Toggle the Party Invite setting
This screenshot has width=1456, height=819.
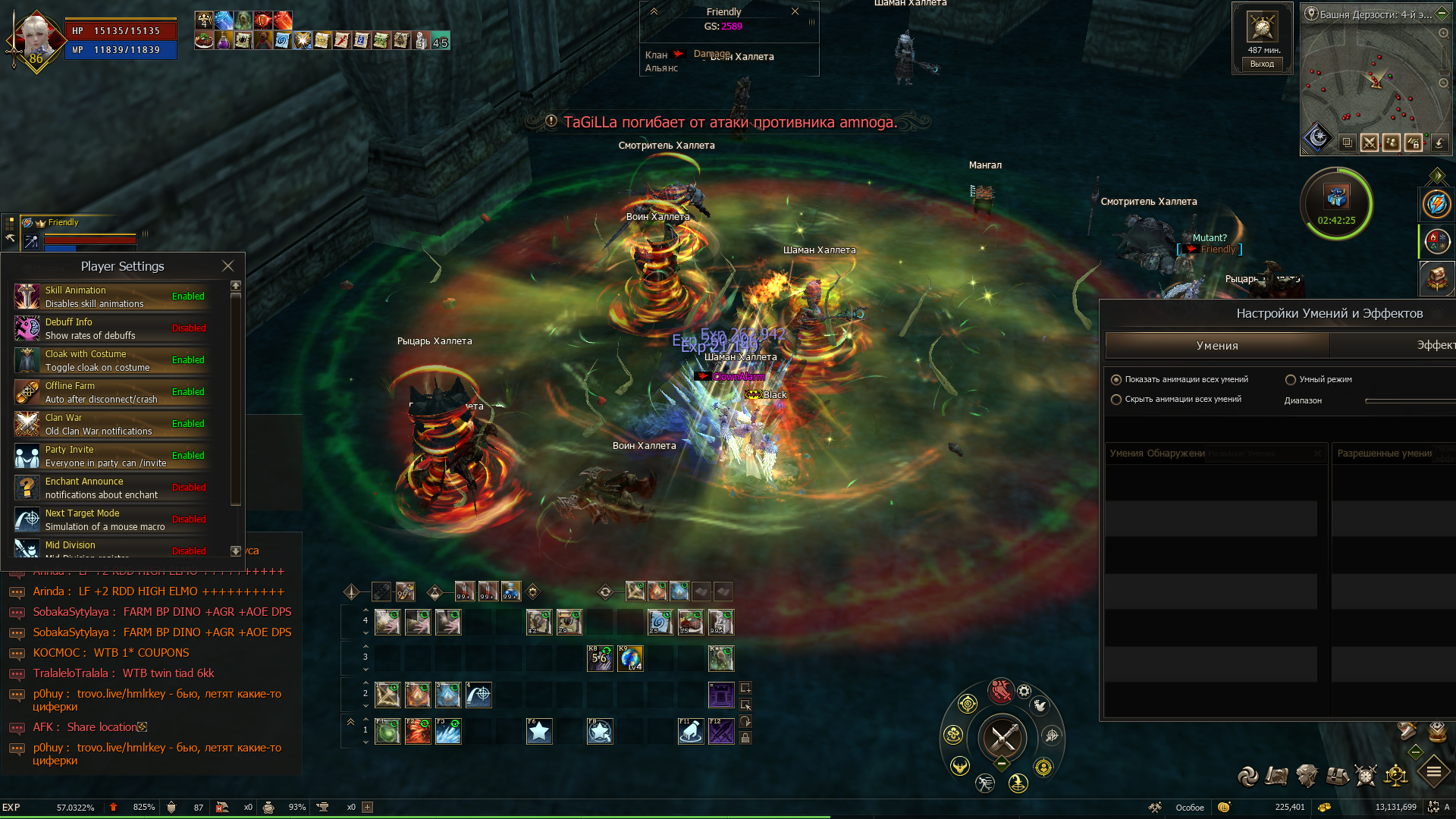pyautogui.click(x=188, y=456)
